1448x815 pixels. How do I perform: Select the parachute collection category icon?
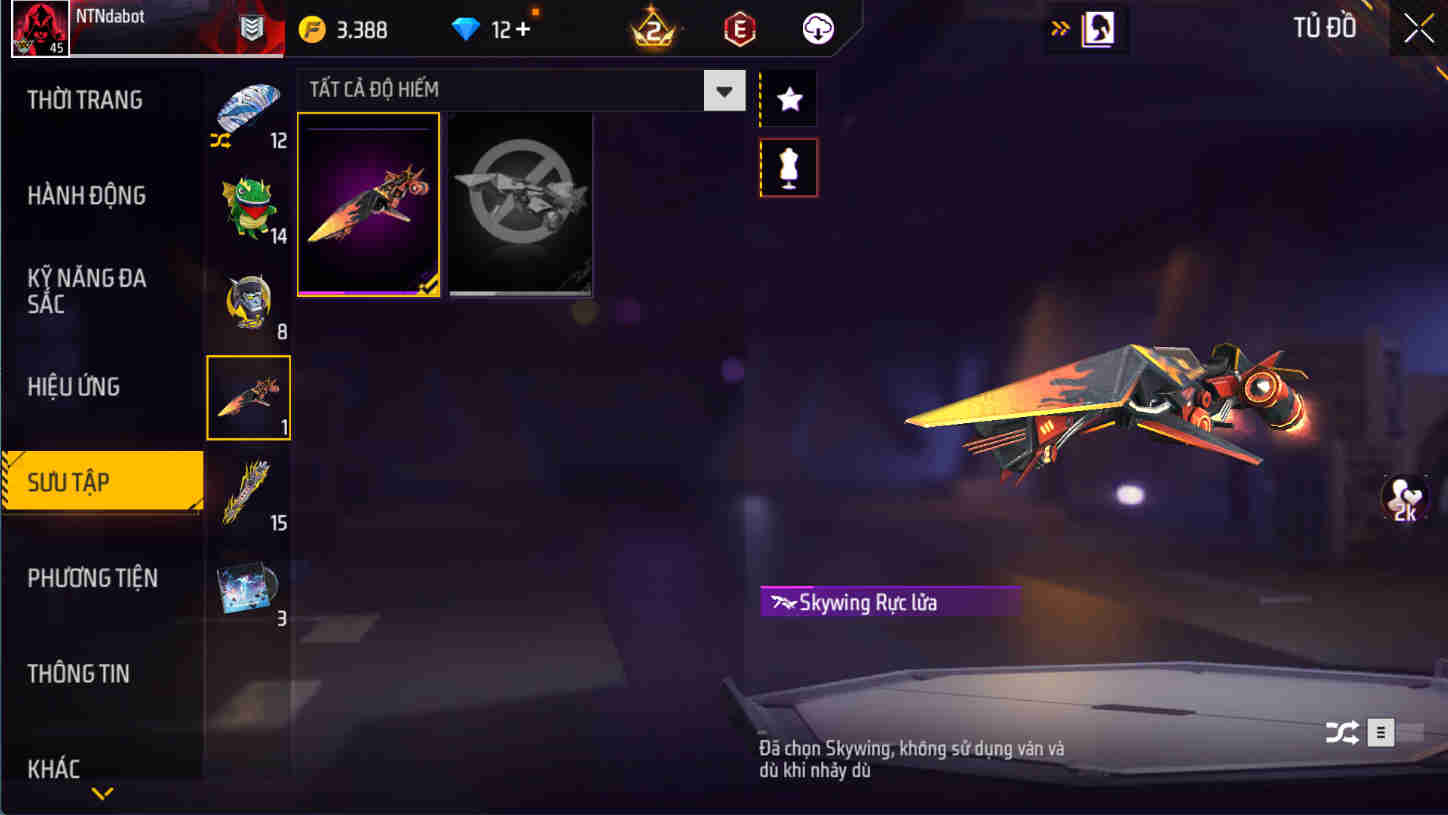[x=248, y=110]
